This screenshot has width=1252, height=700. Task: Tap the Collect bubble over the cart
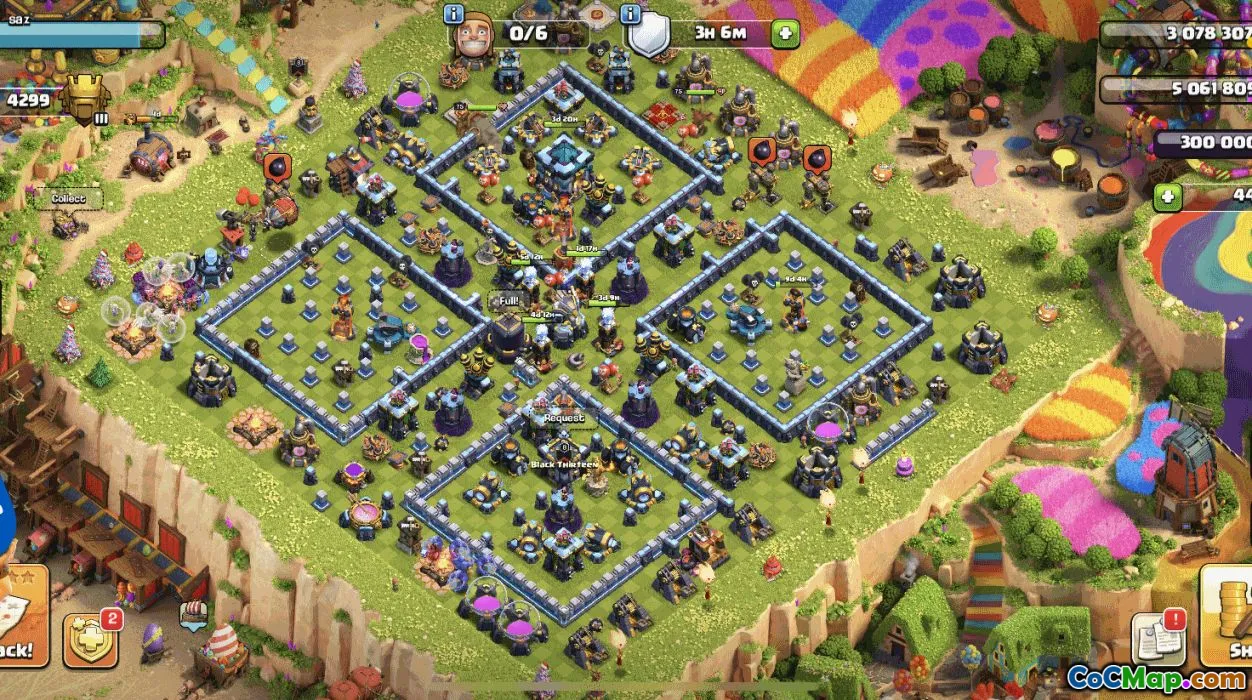(69, 199)
